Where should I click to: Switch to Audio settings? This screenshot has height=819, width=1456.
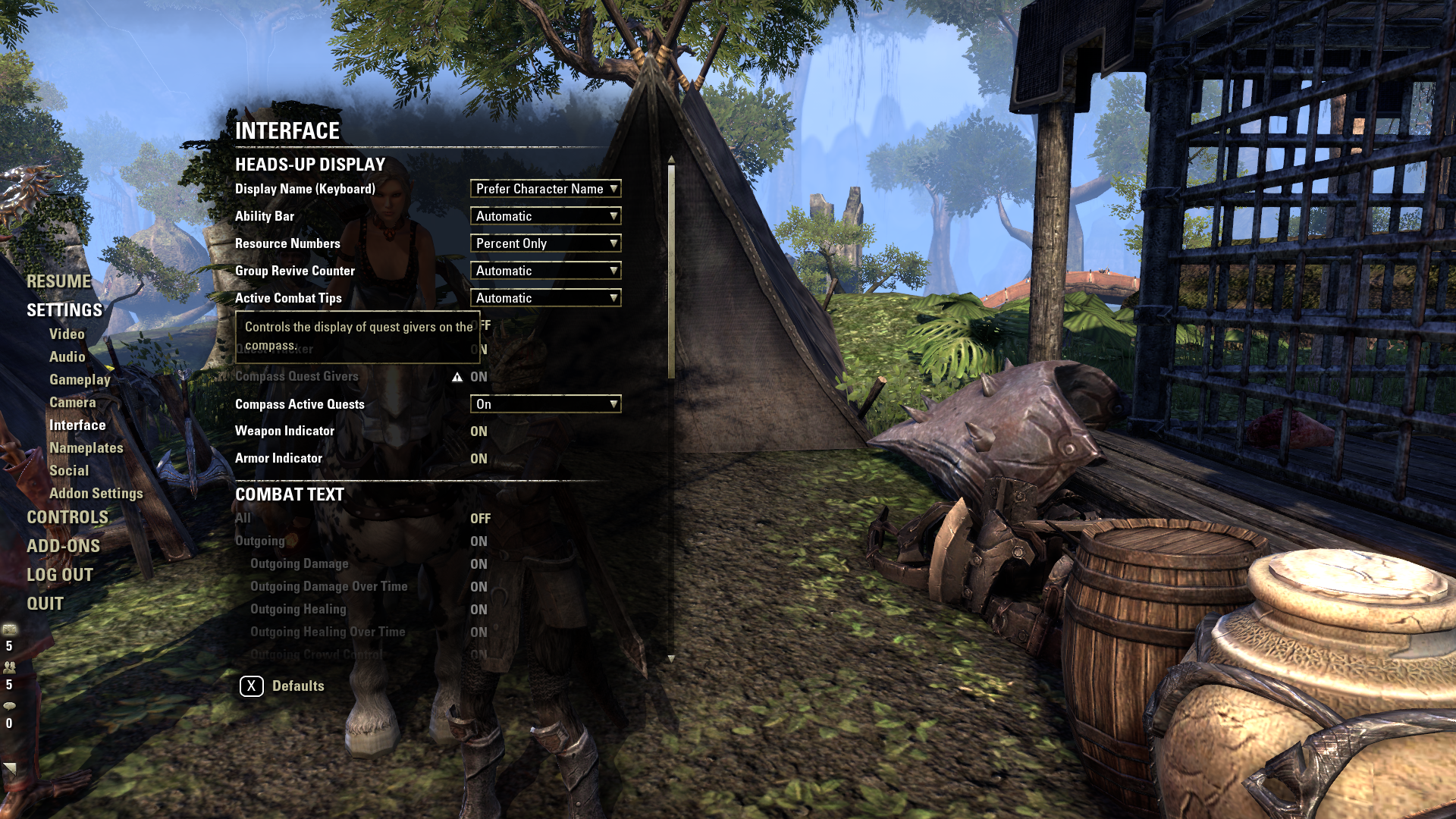67,356
